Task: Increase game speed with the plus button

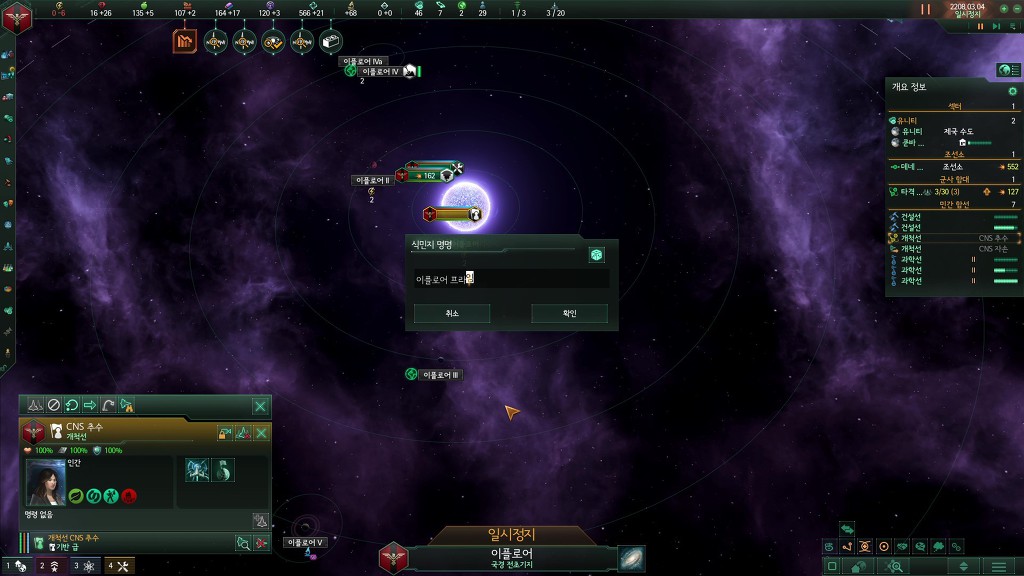Action: 1004,9
